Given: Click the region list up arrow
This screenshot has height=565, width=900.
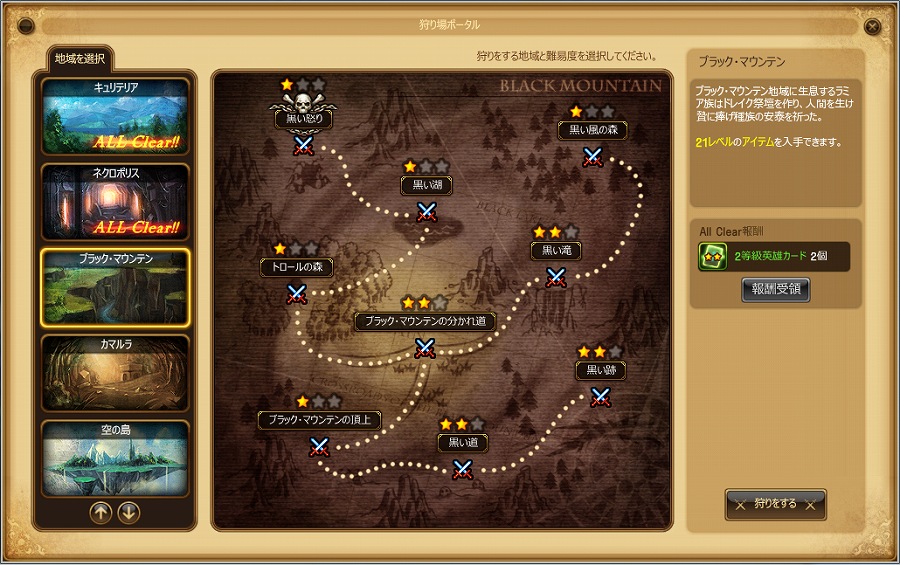Looking at the screenshot, I should [x=101, y=513].
